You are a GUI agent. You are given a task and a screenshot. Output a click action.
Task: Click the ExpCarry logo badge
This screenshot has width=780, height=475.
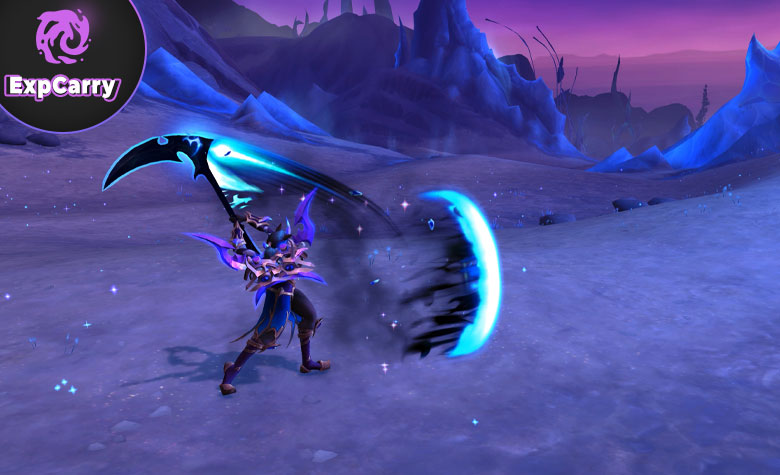point(62,60)
